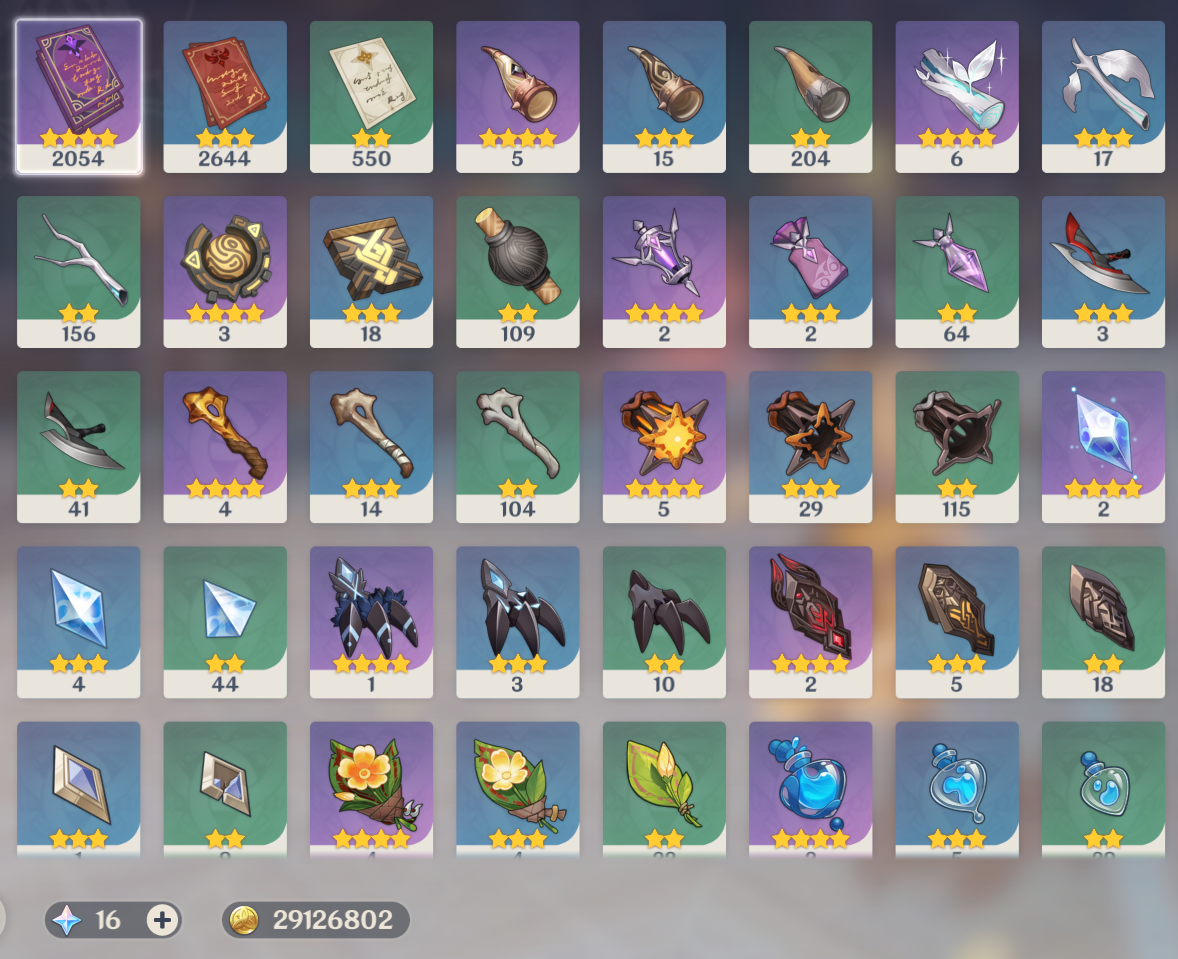Select the two-star horn with 204
The width and height of the screenshot is (1178, 959).
tap(810, 94)
